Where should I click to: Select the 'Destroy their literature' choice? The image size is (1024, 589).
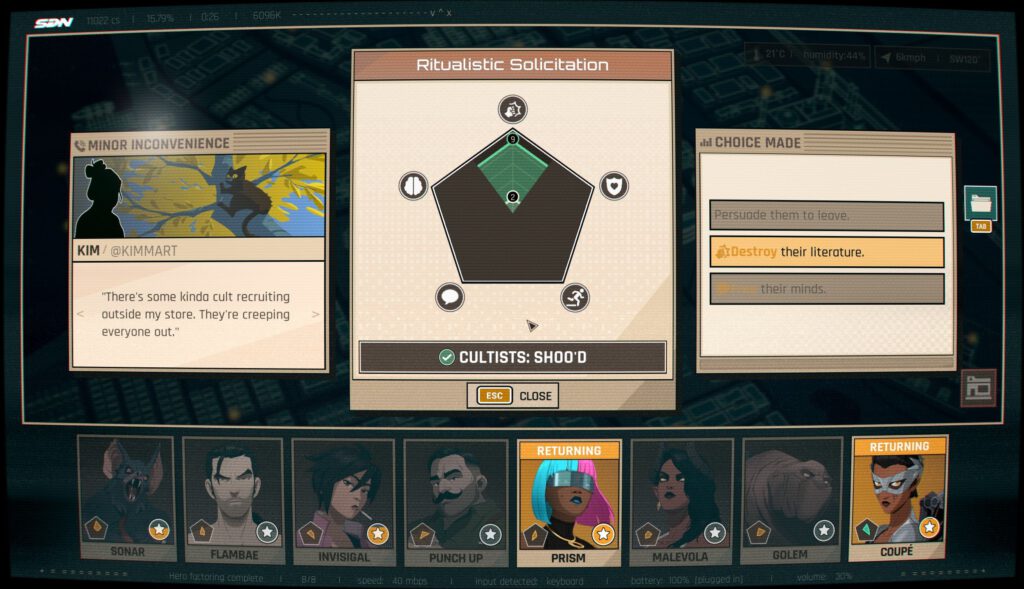click(x=826, y=252)
